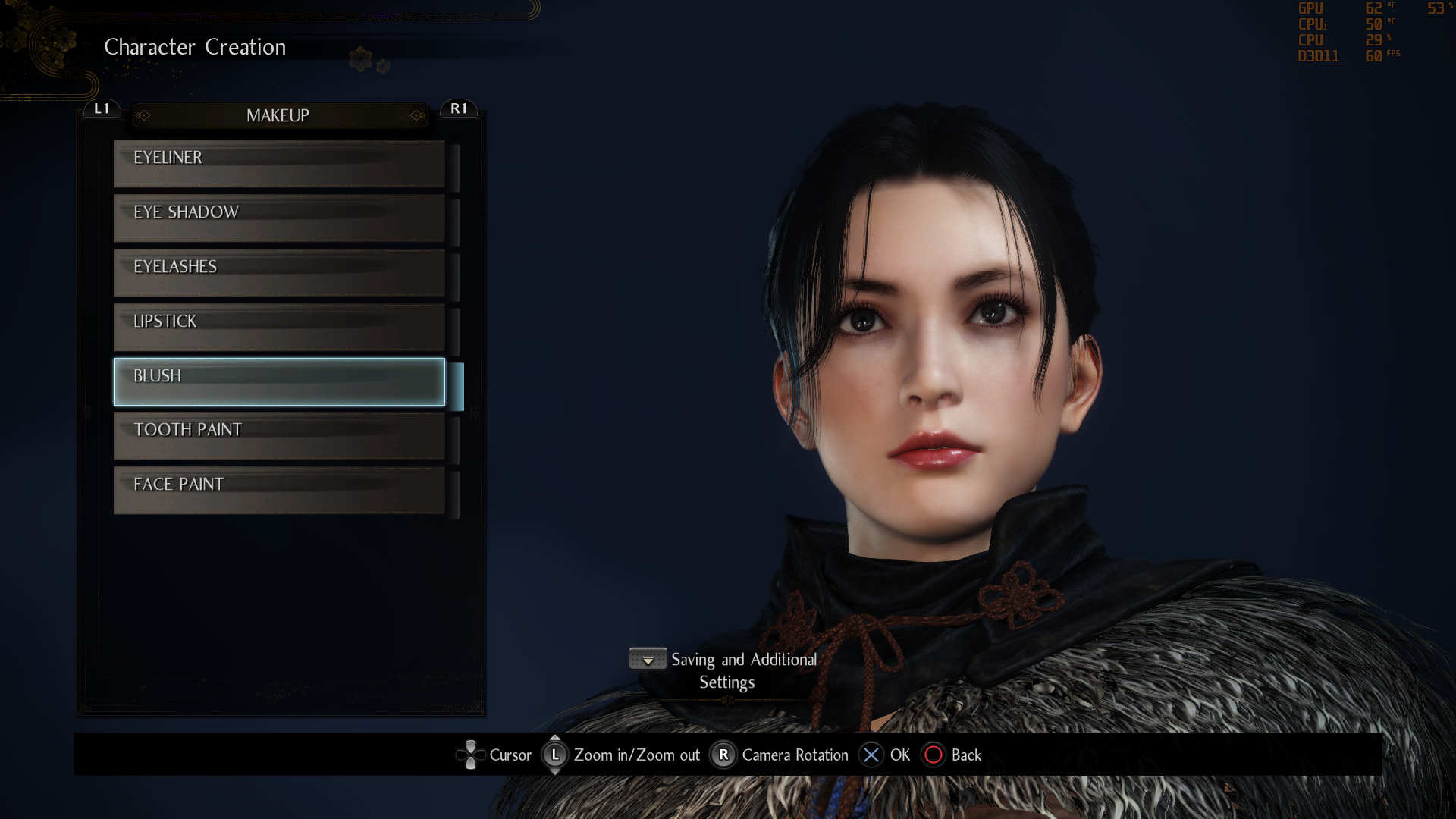The height and width of the screenshot is (819, 1456).
Task: Select the EYE SHADOW option
Action: pyautogui.click(x=278, y=218)
